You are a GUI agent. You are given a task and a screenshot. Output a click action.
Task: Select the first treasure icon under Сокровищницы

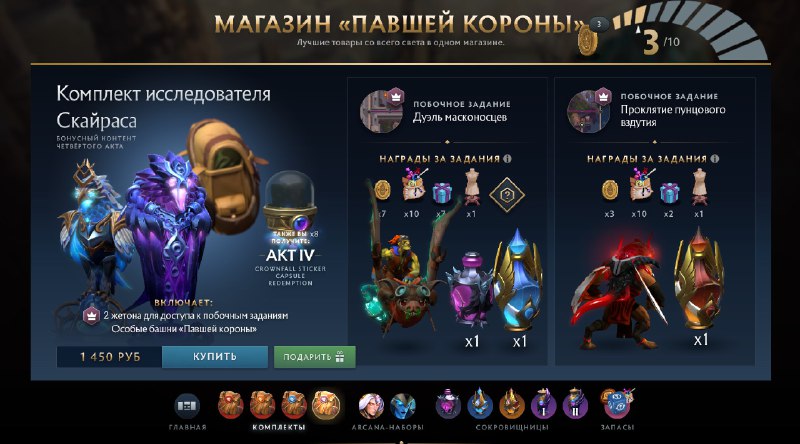tap(448, 405)
